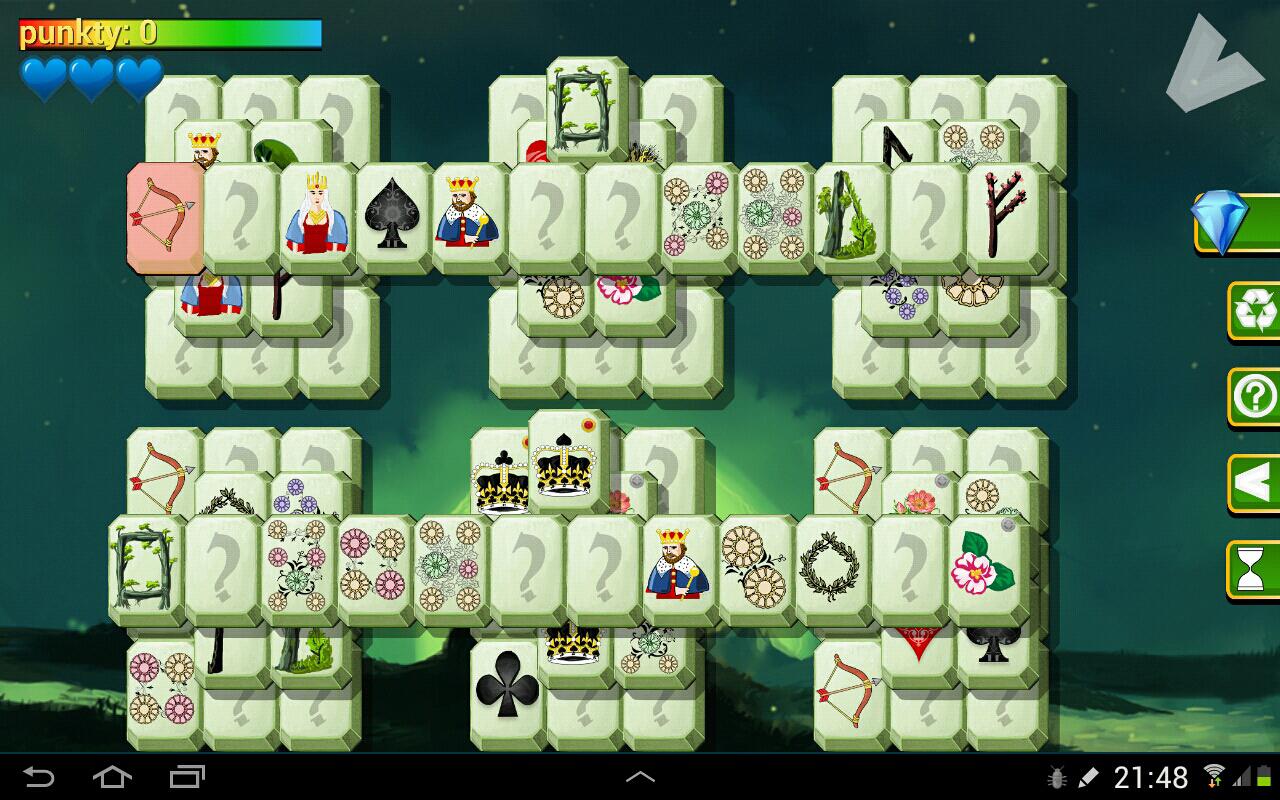
Task: Pick the black club tile
Action: pos(507,690)
